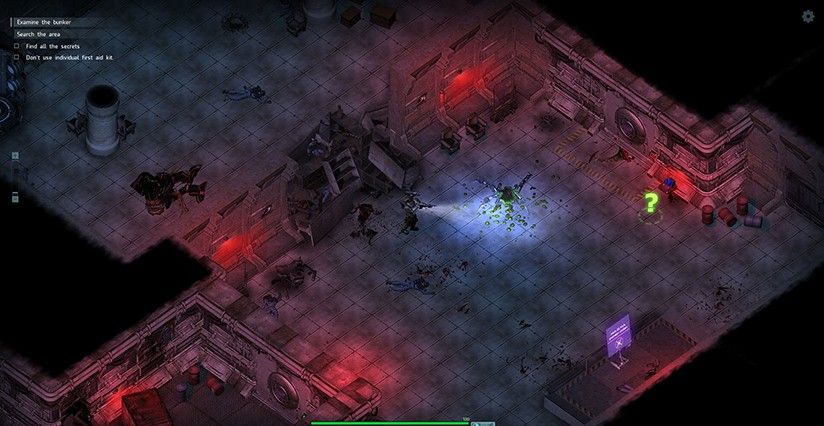Image resolution: width=824 pixels, height=426 pixels.
Task: Click the minus button on the zoom slider
Action: click(15, 199)
